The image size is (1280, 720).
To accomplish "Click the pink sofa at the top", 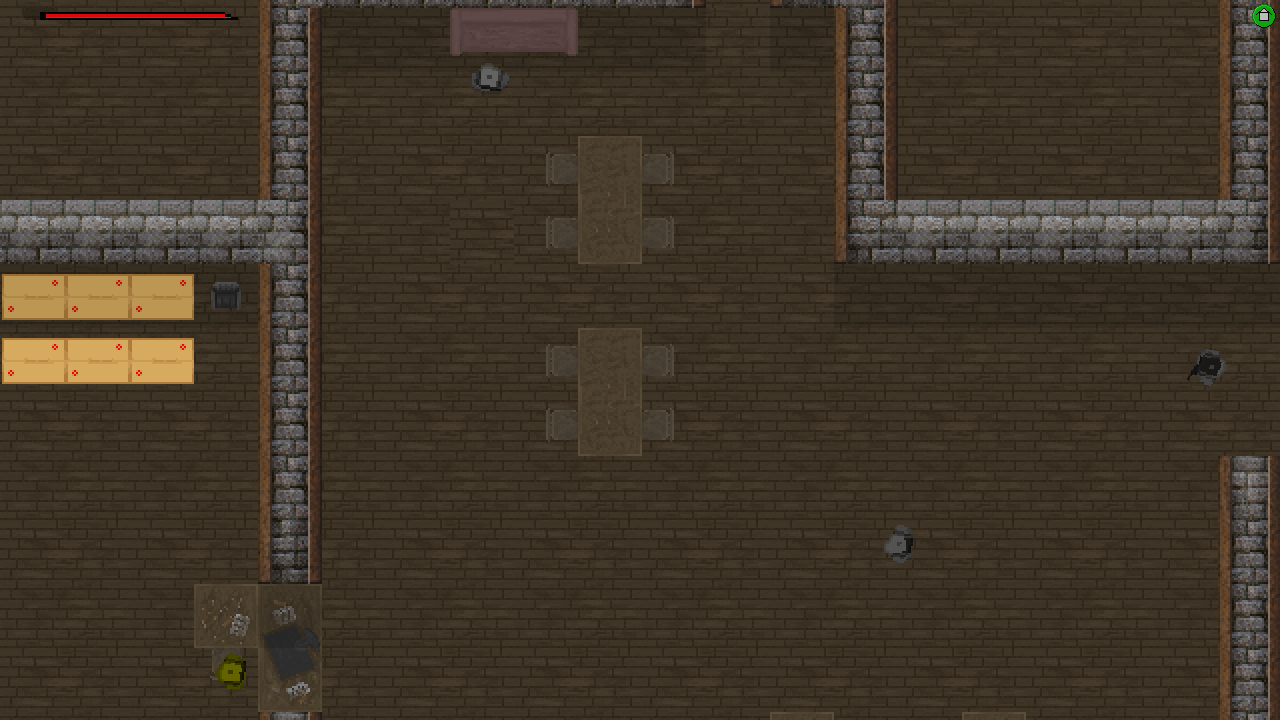I will (x=514, y=32).
